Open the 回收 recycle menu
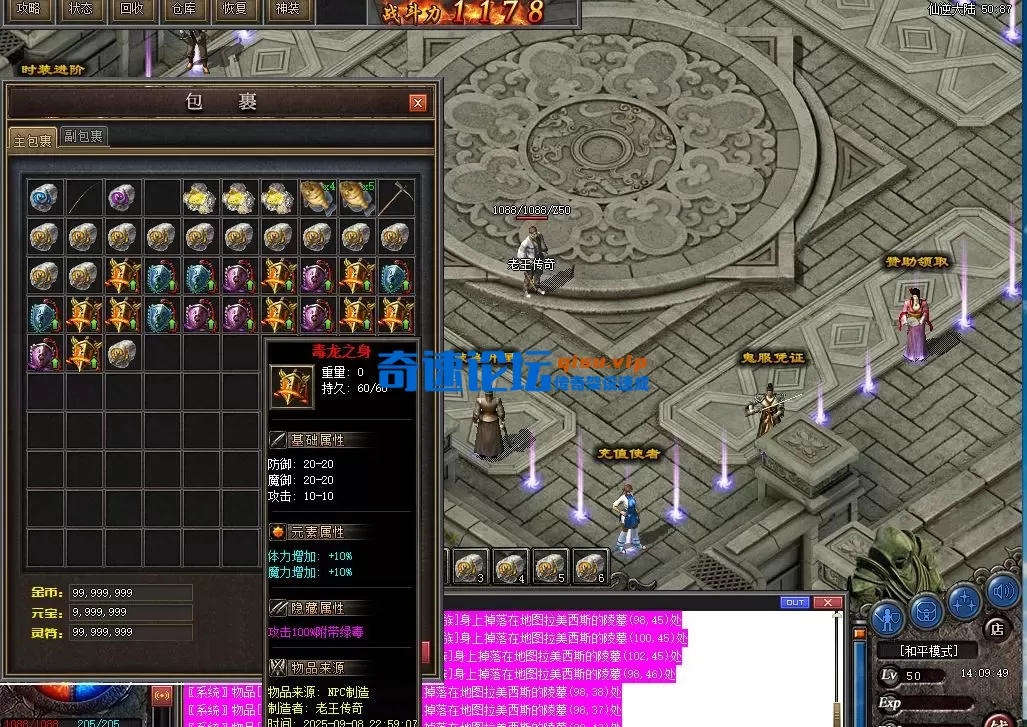Viewport: 1027px width, 727px height. point(131,9)
